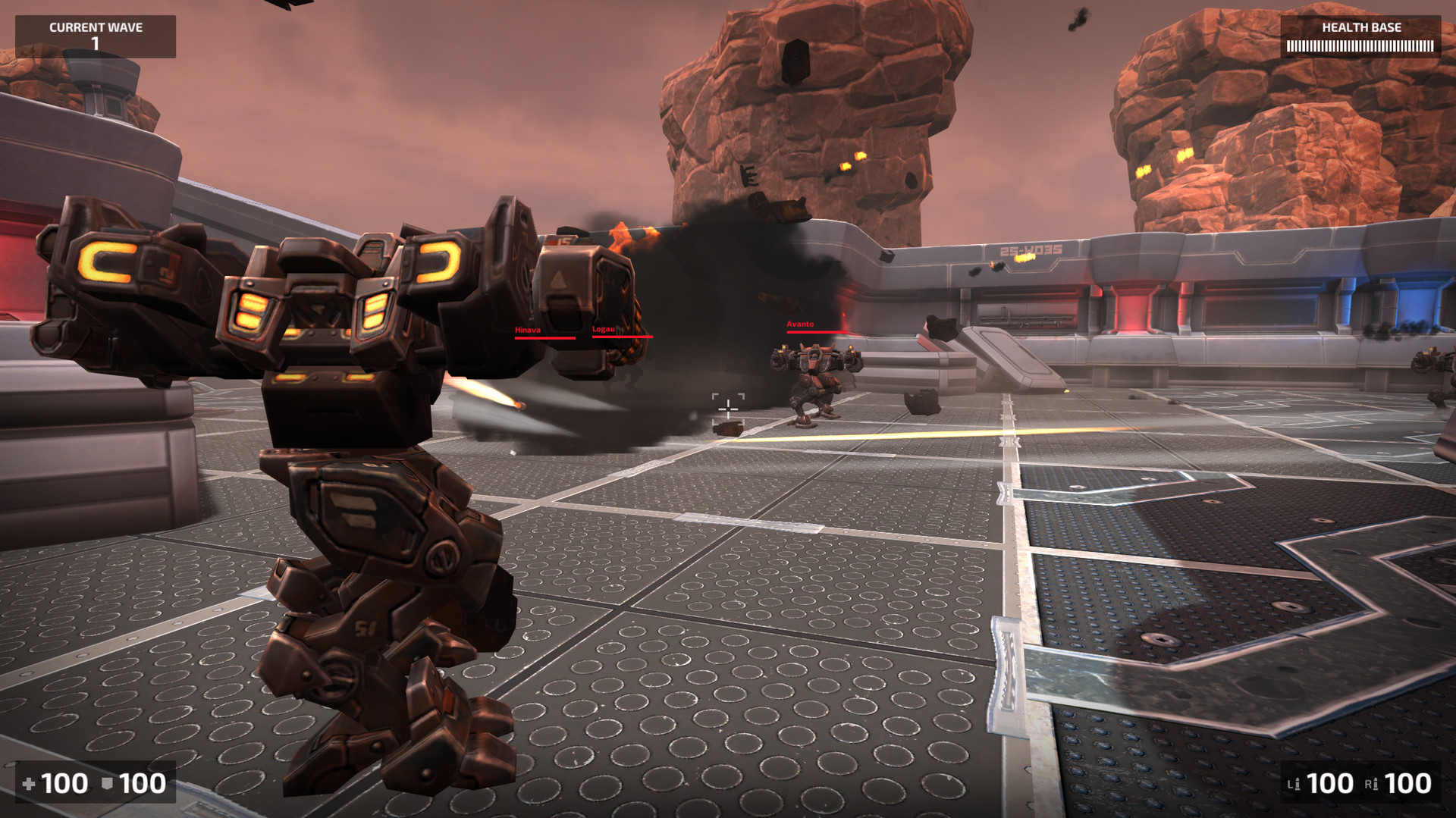Click the CURRENT WAVE panel header
The image size is (1456, 818).
[x=95, y=27]
